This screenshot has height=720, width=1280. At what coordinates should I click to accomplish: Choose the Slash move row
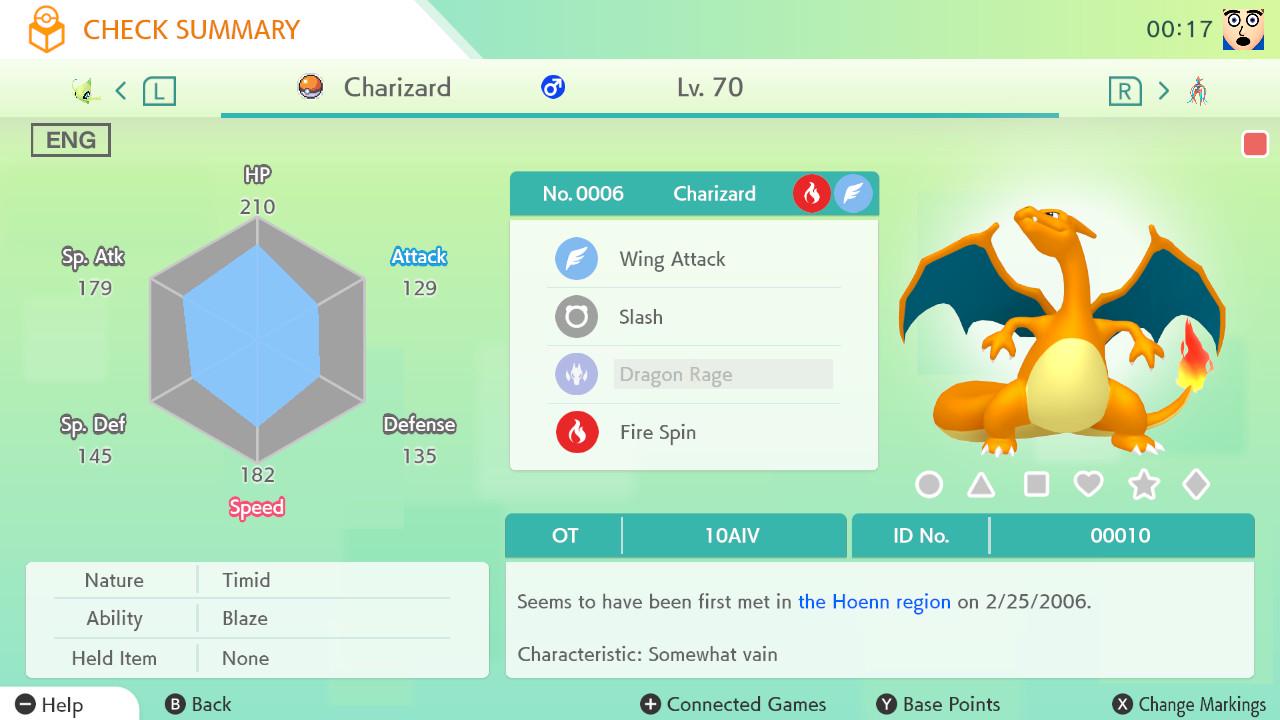click(641, 317)
